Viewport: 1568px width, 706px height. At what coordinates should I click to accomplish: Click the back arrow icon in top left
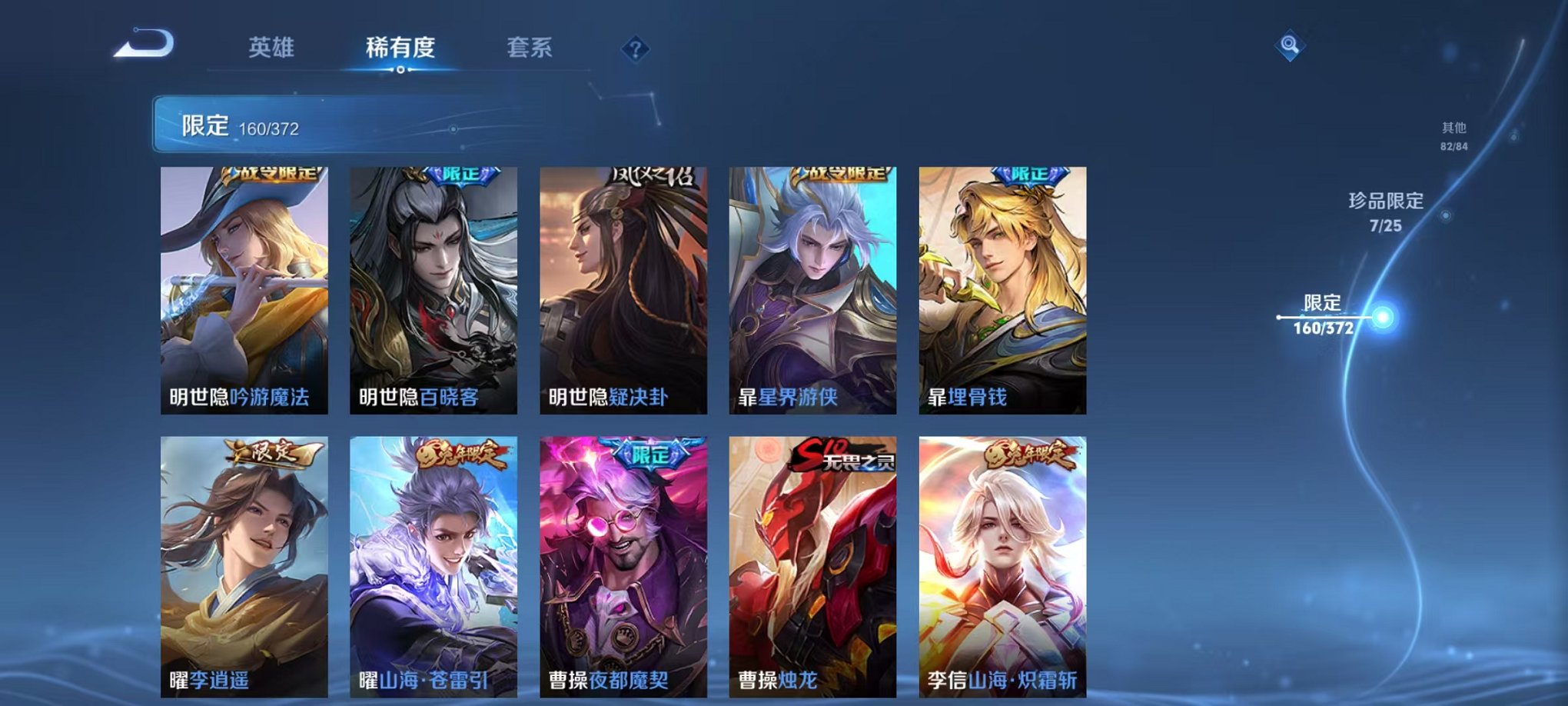coord(142,48)
